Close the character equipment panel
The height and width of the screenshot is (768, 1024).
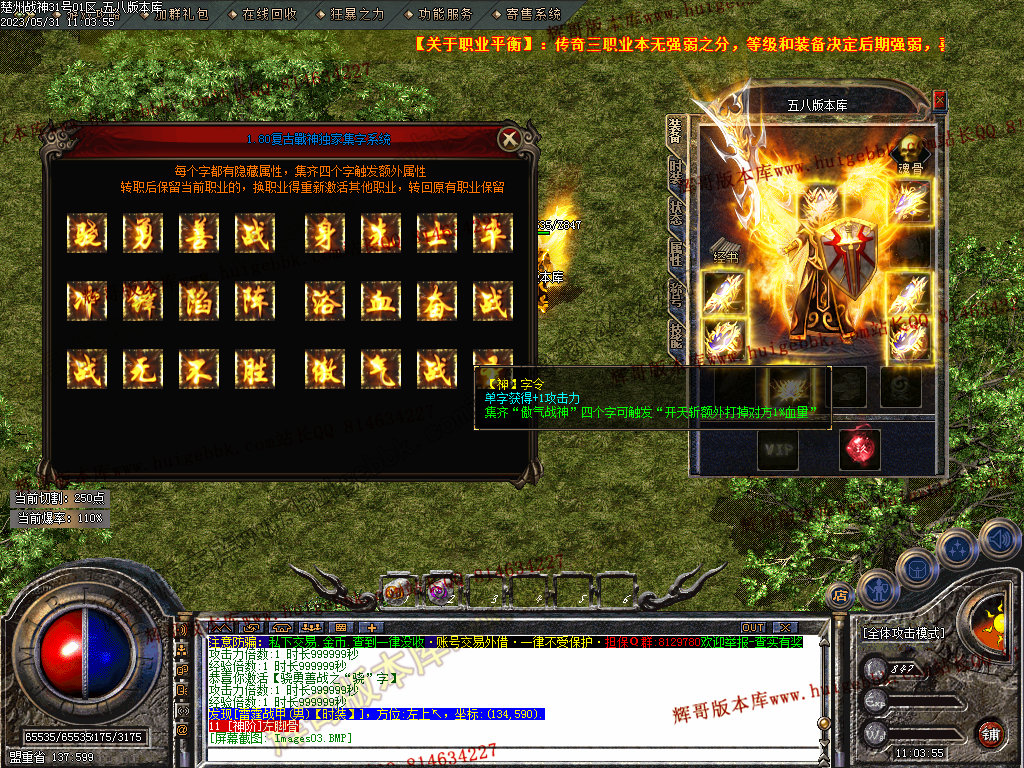(x=939, y=101)
